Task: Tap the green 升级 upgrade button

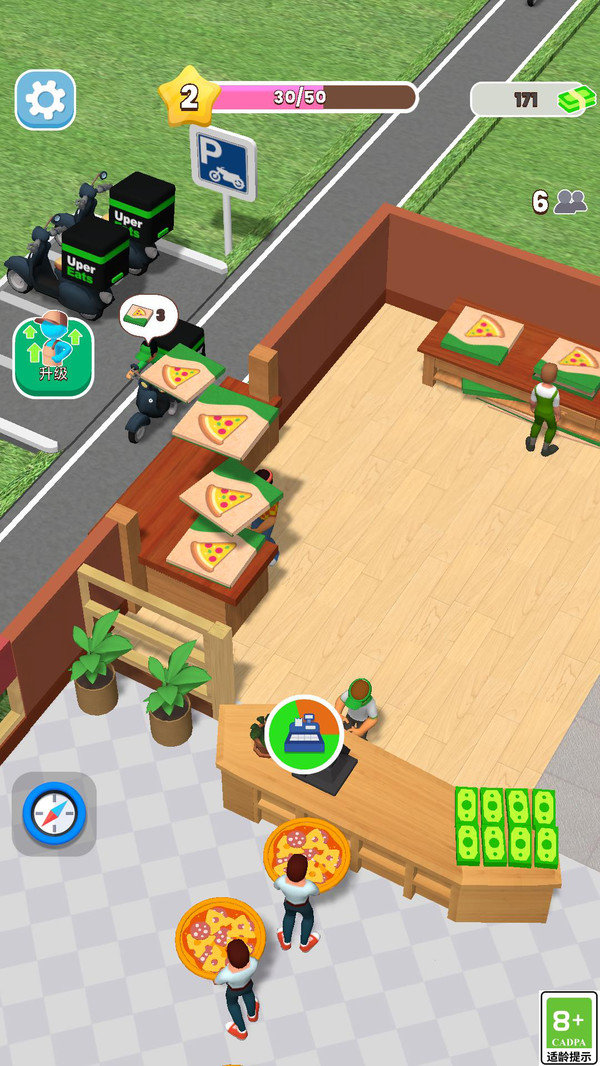Action: tap(53, 357)
